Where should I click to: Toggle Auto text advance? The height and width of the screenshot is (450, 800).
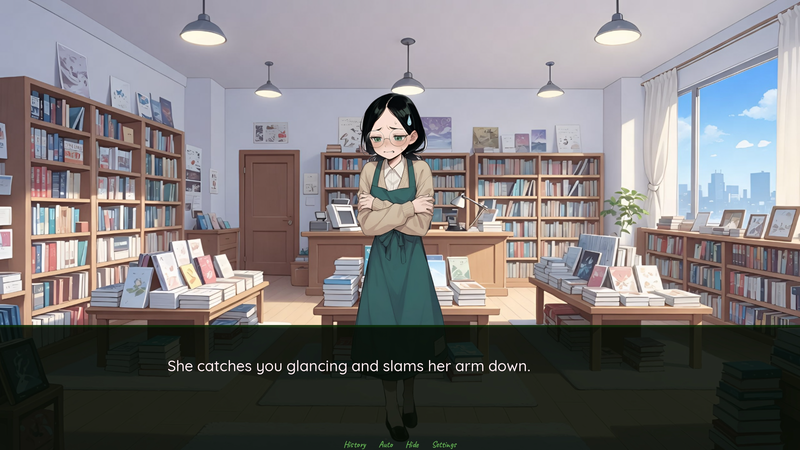click(386, 444)
